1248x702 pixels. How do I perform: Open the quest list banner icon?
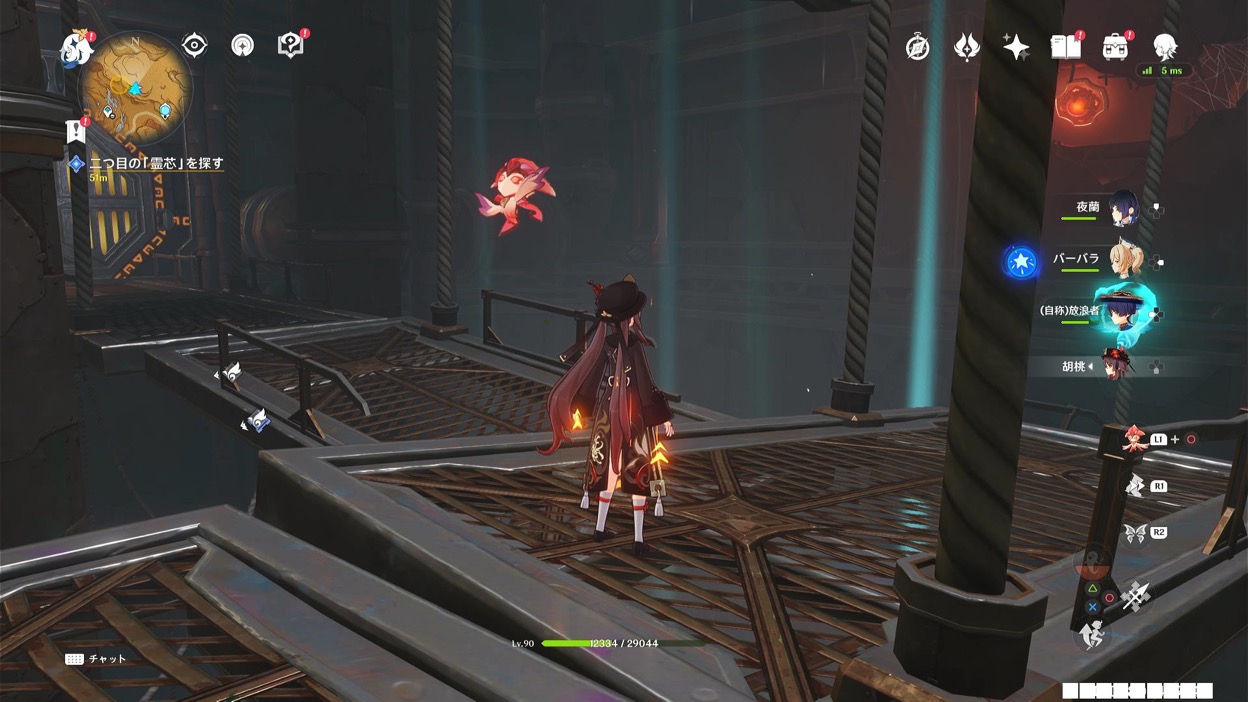pos(76,131)
